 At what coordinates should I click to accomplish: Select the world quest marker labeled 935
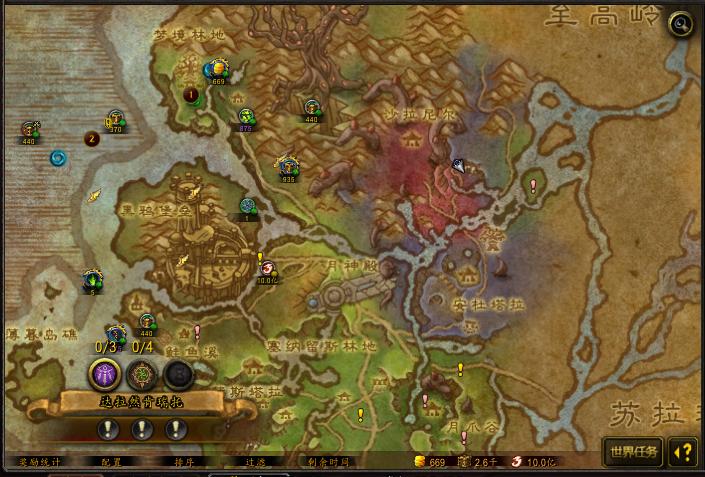tap(289, 167)
